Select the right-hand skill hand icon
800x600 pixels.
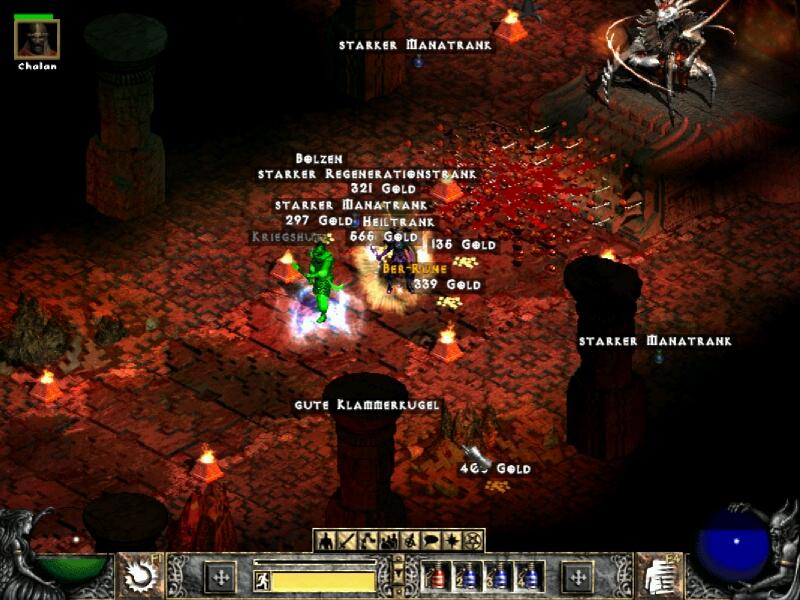(659, 576)
